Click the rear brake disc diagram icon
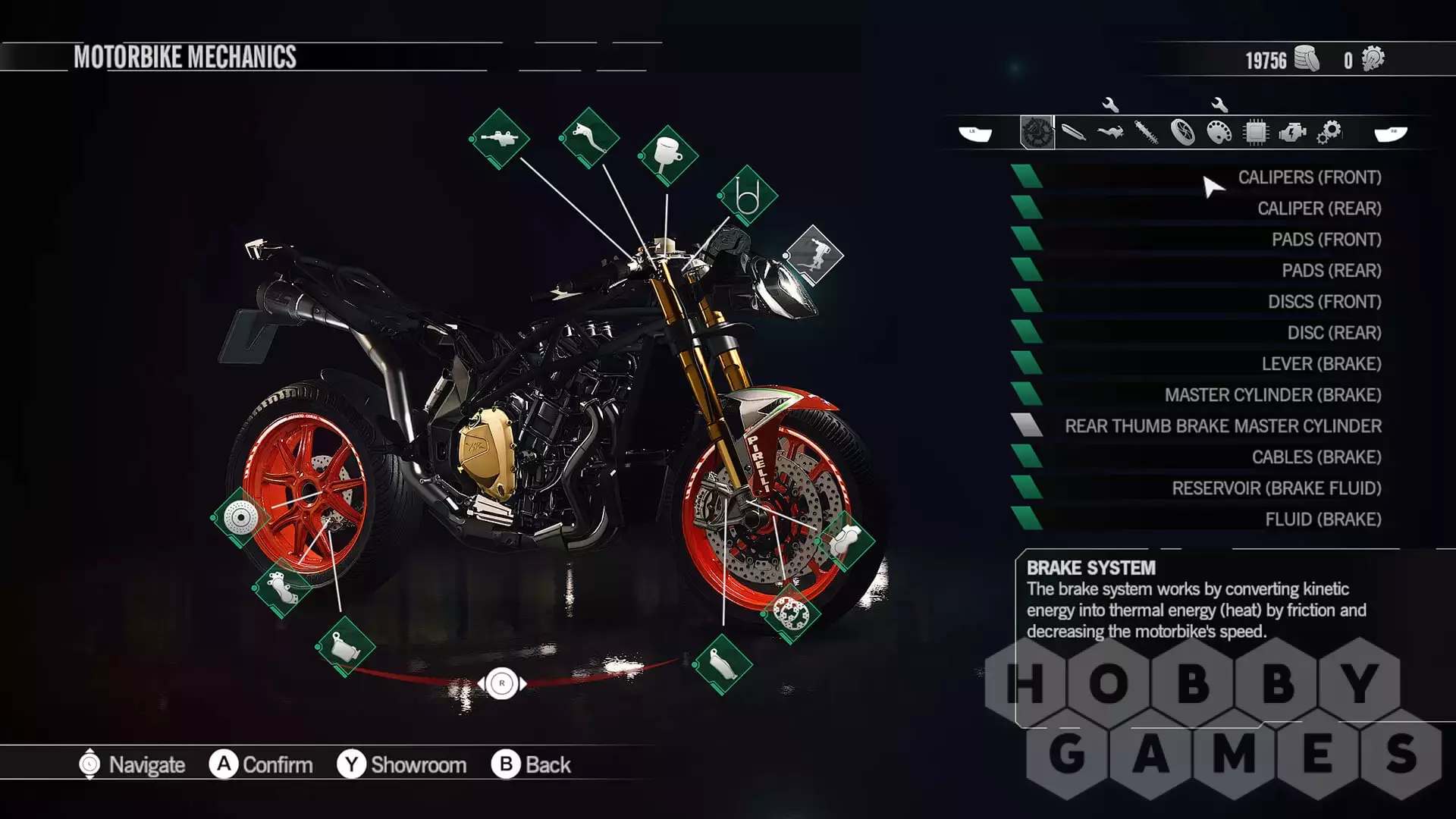Viewport: 1456px width, 819px height. pyautogui.click(x=241, y=518)
